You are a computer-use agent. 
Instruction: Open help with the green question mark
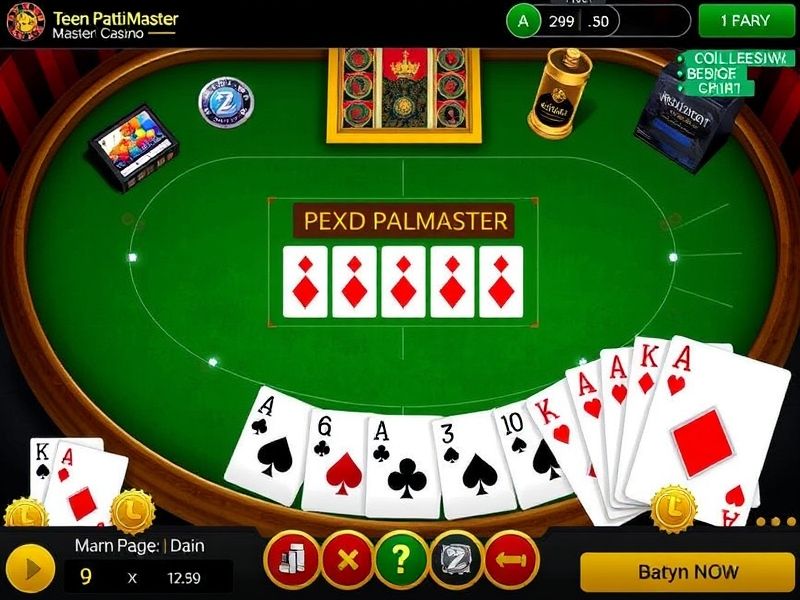(401, 560)
